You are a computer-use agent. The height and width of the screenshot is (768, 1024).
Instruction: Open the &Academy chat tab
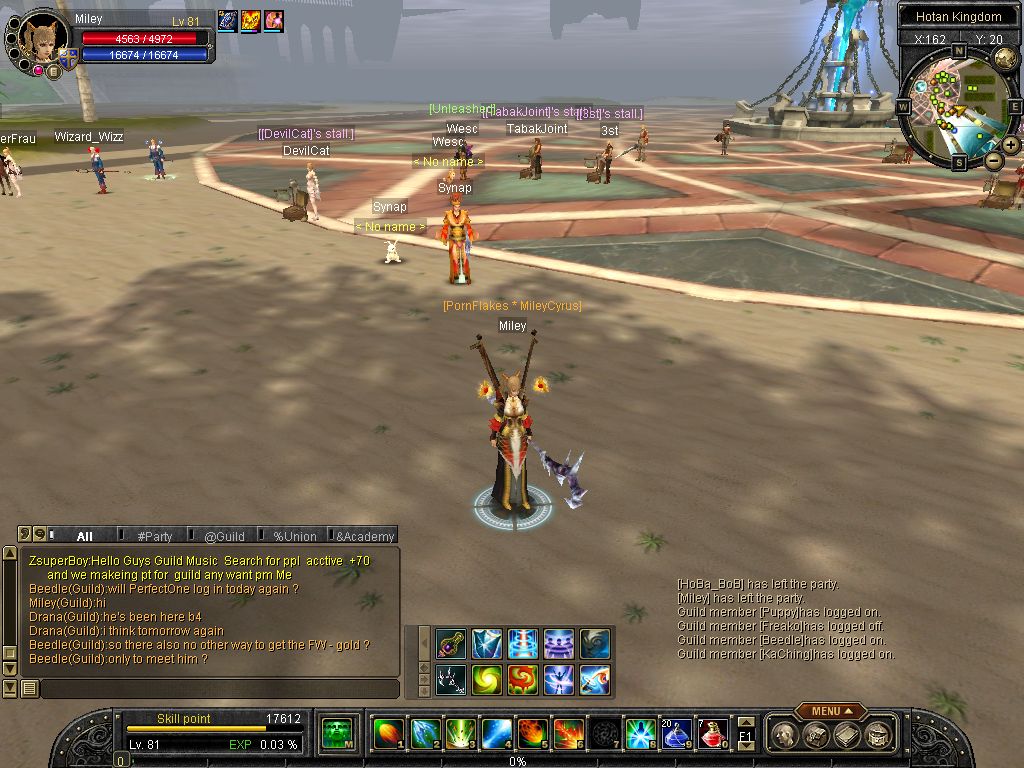coord(365,536)
